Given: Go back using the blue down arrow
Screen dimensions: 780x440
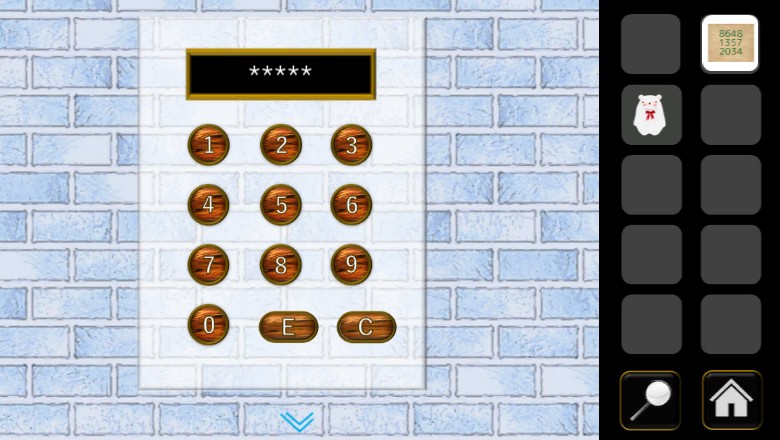Looking at the screenshot, I should click(297, 421).
